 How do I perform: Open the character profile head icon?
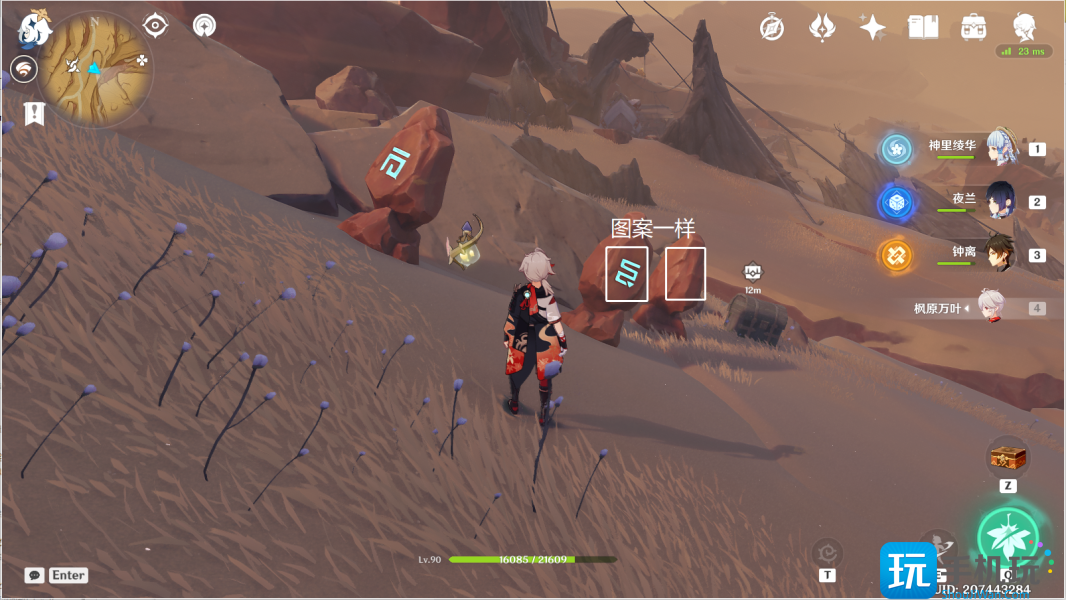click(x=1023, y=27)
